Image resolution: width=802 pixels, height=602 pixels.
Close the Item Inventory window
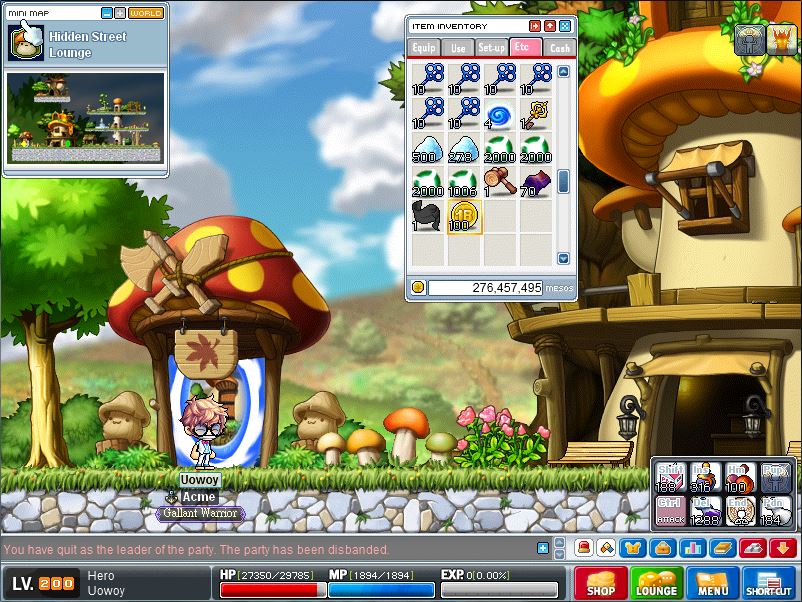(x=565, y=26)
